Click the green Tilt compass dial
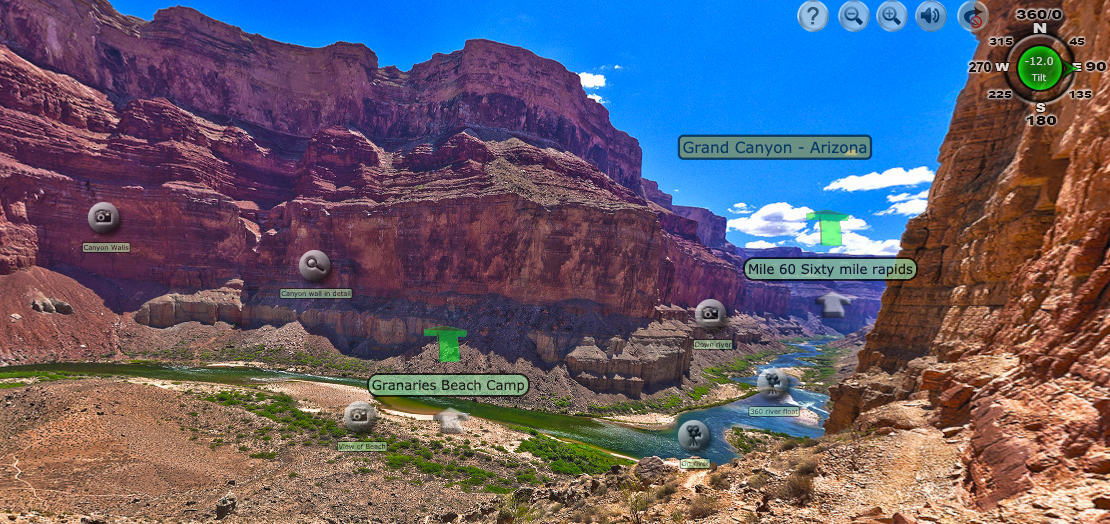Screen dimensions: 1110x524 point(1038,67)
